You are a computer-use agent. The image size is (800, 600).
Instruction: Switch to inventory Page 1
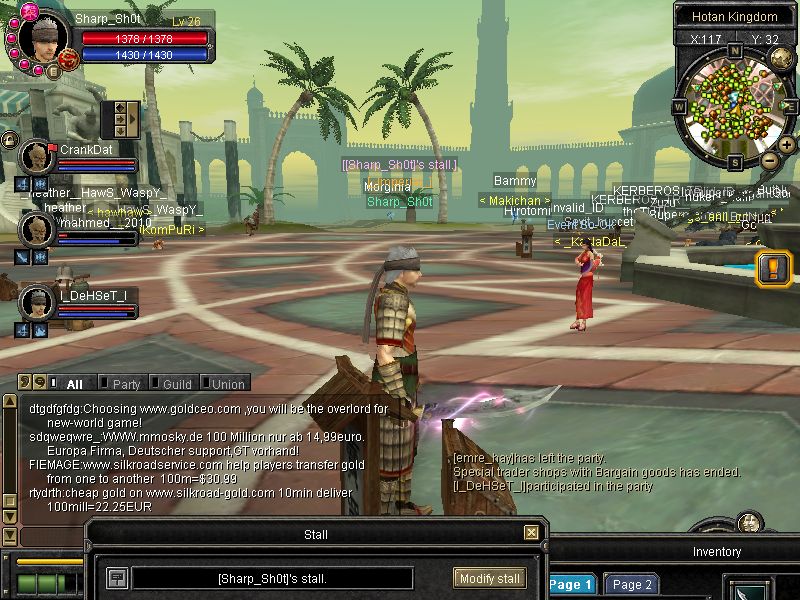[x=571, y=585]
